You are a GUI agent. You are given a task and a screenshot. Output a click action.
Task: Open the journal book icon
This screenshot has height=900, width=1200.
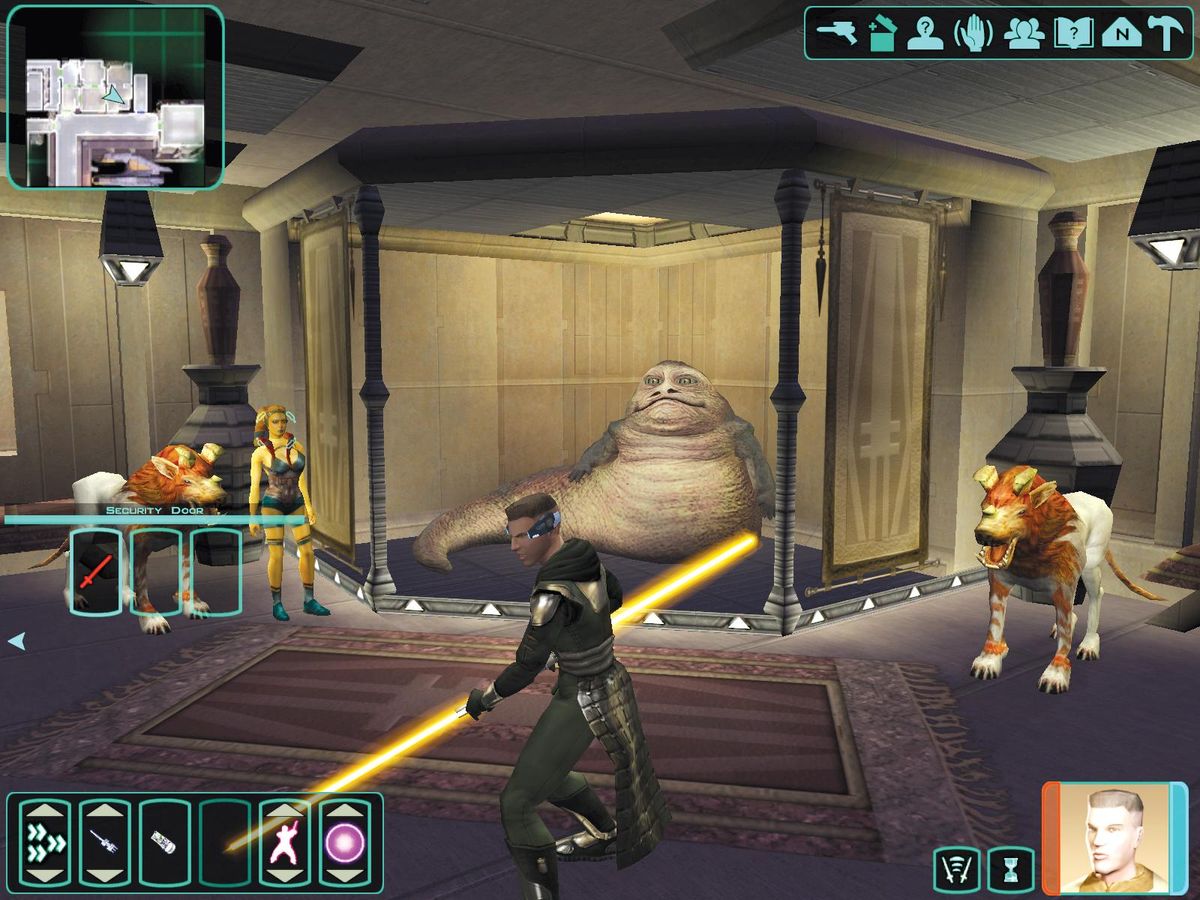[1072, 33]
